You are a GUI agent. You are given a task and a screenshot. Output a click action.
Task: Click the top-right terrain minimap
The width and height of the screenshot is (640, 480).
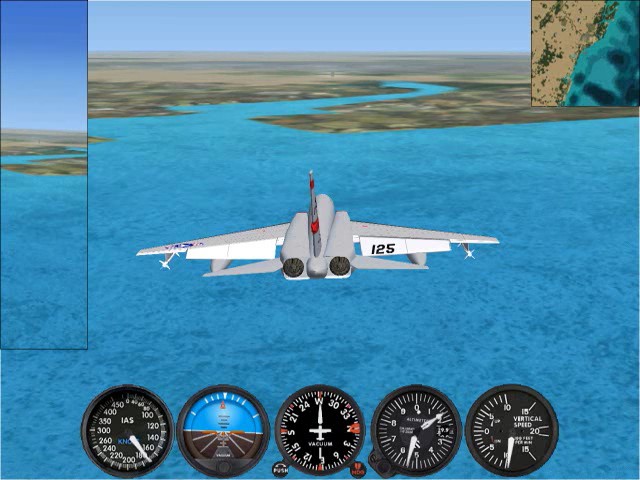click(585, 53)
